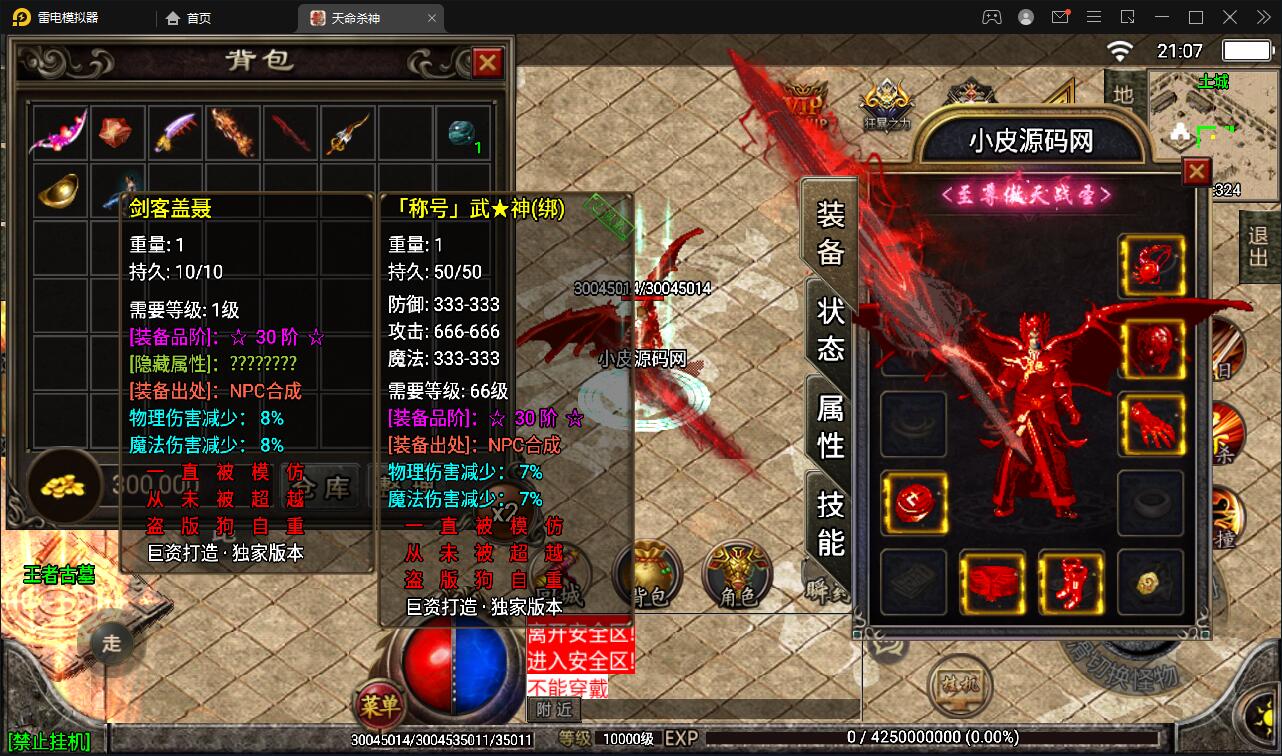Viewport: 1282px width, 756px height.
Task: Open the 背包 circular bag icon
Action: pyautogui.click(x=648, y=577)
